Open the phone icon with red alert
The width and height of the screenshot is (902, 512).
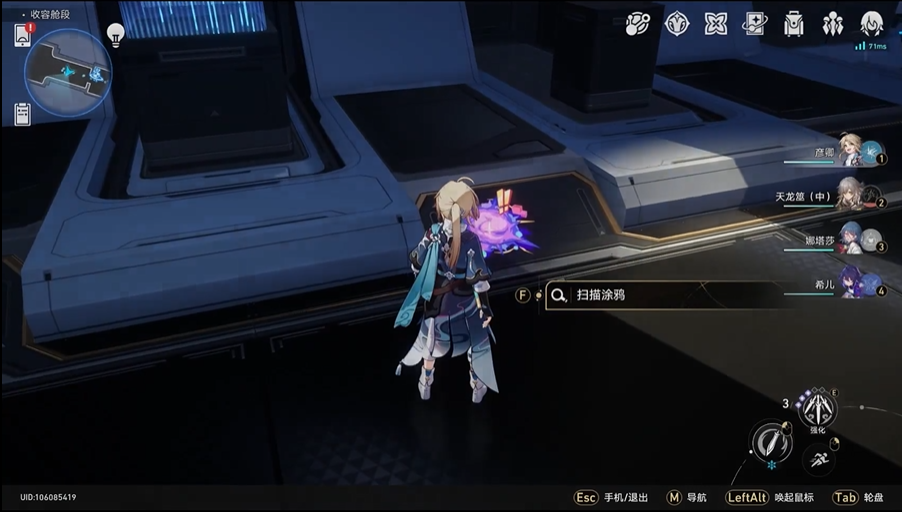coord(23,35)
